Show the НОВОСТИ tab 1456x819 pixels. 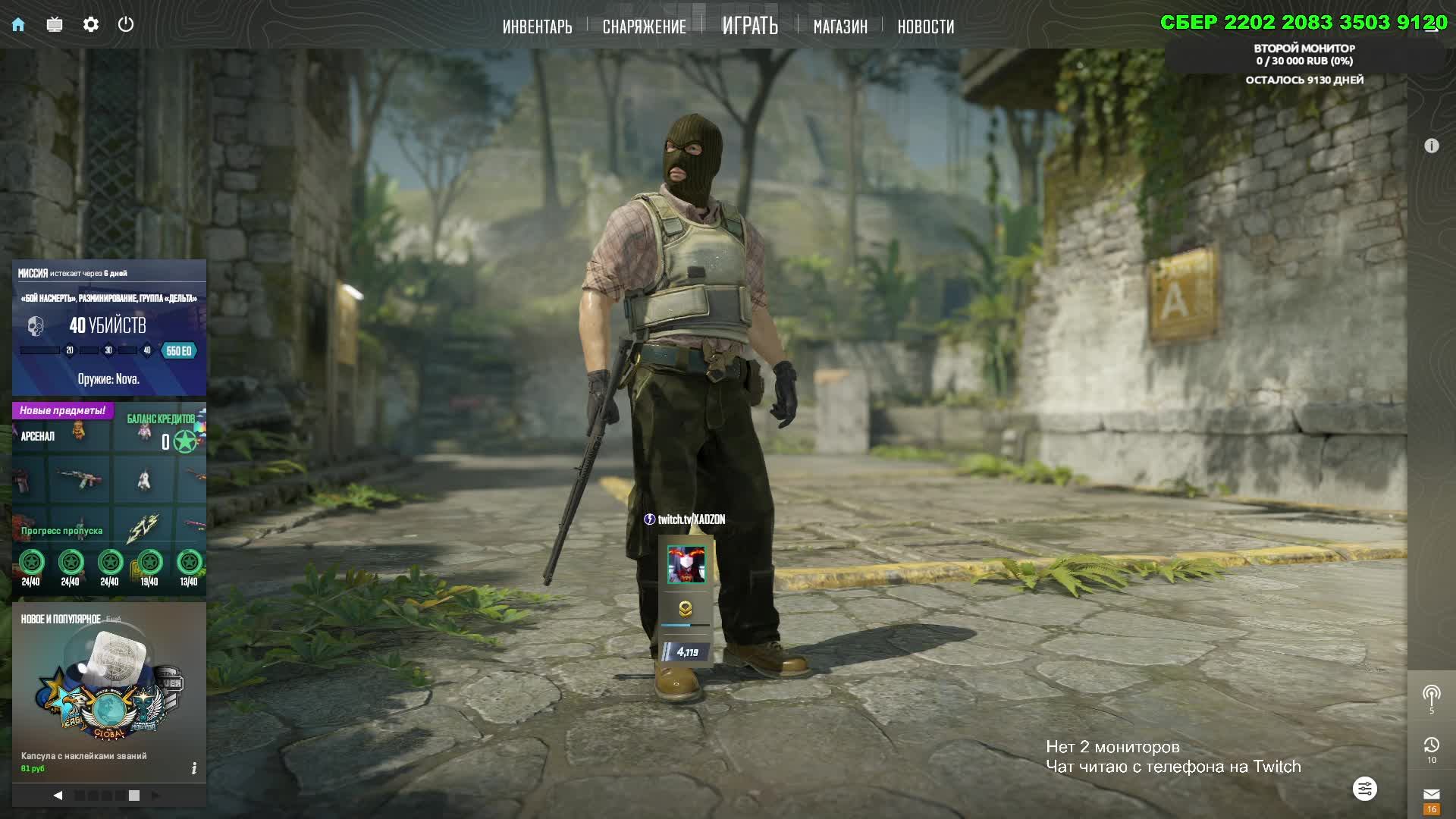(x=925, y=27)
